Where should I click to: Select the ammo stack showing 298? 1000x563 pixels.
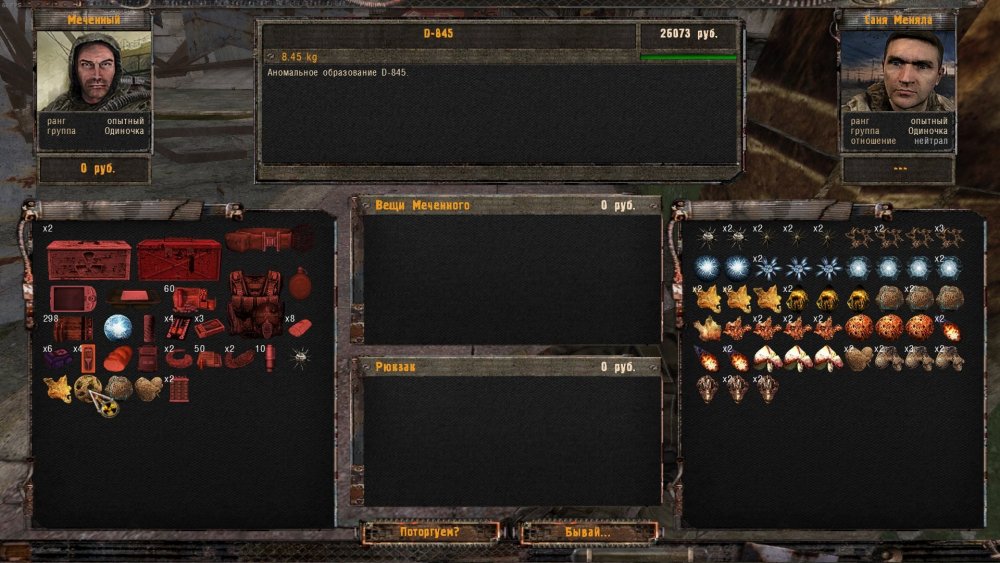point(73,329)
